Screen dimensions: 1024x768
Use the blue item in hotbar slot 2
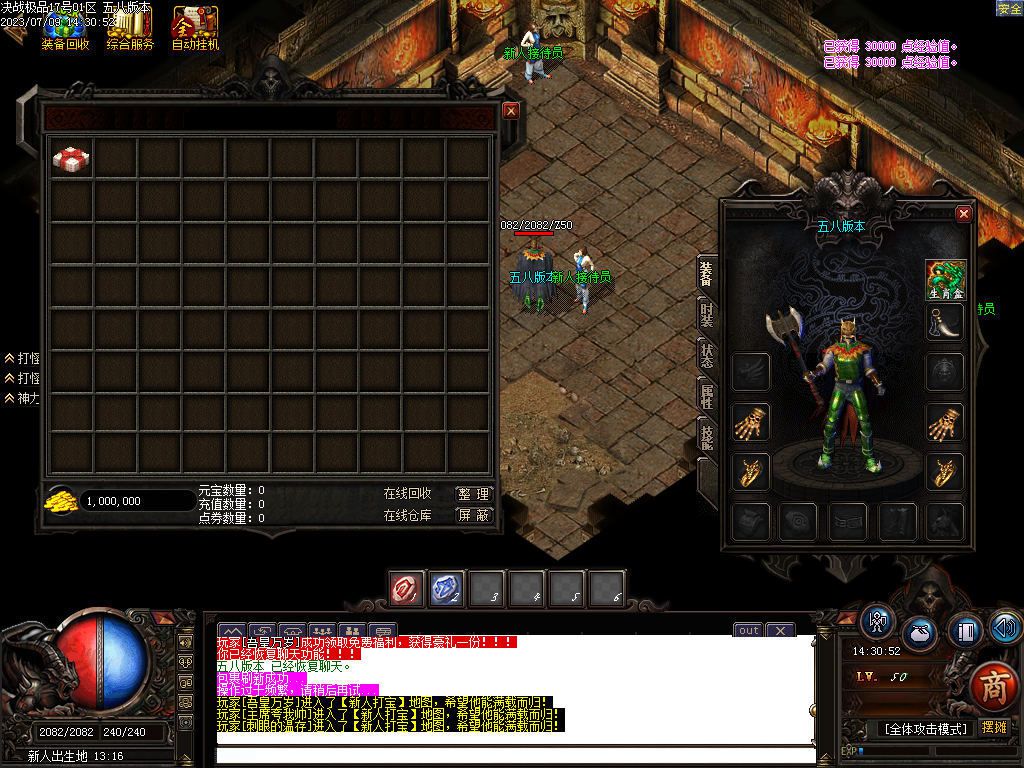(x=446, y=589)
